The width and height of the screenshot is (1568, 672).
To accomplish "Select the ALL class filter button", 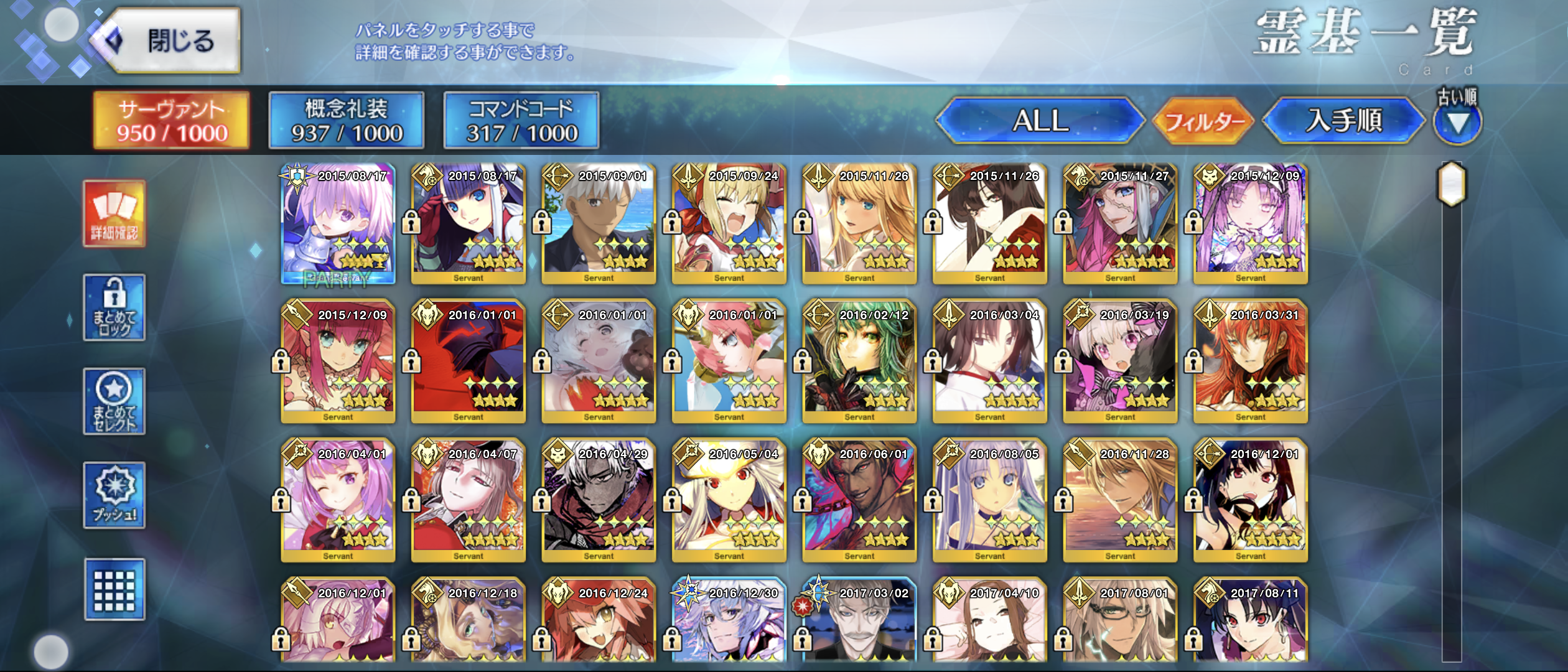I will [1040, 121].
